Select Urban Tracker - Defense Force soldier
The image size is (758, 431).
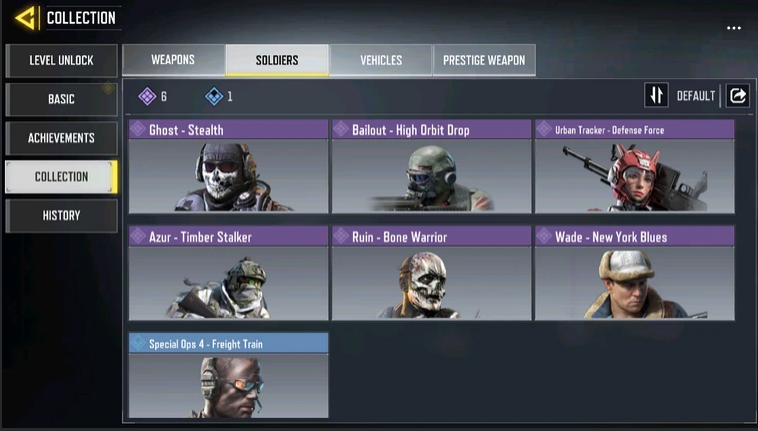tap(634, 166)
